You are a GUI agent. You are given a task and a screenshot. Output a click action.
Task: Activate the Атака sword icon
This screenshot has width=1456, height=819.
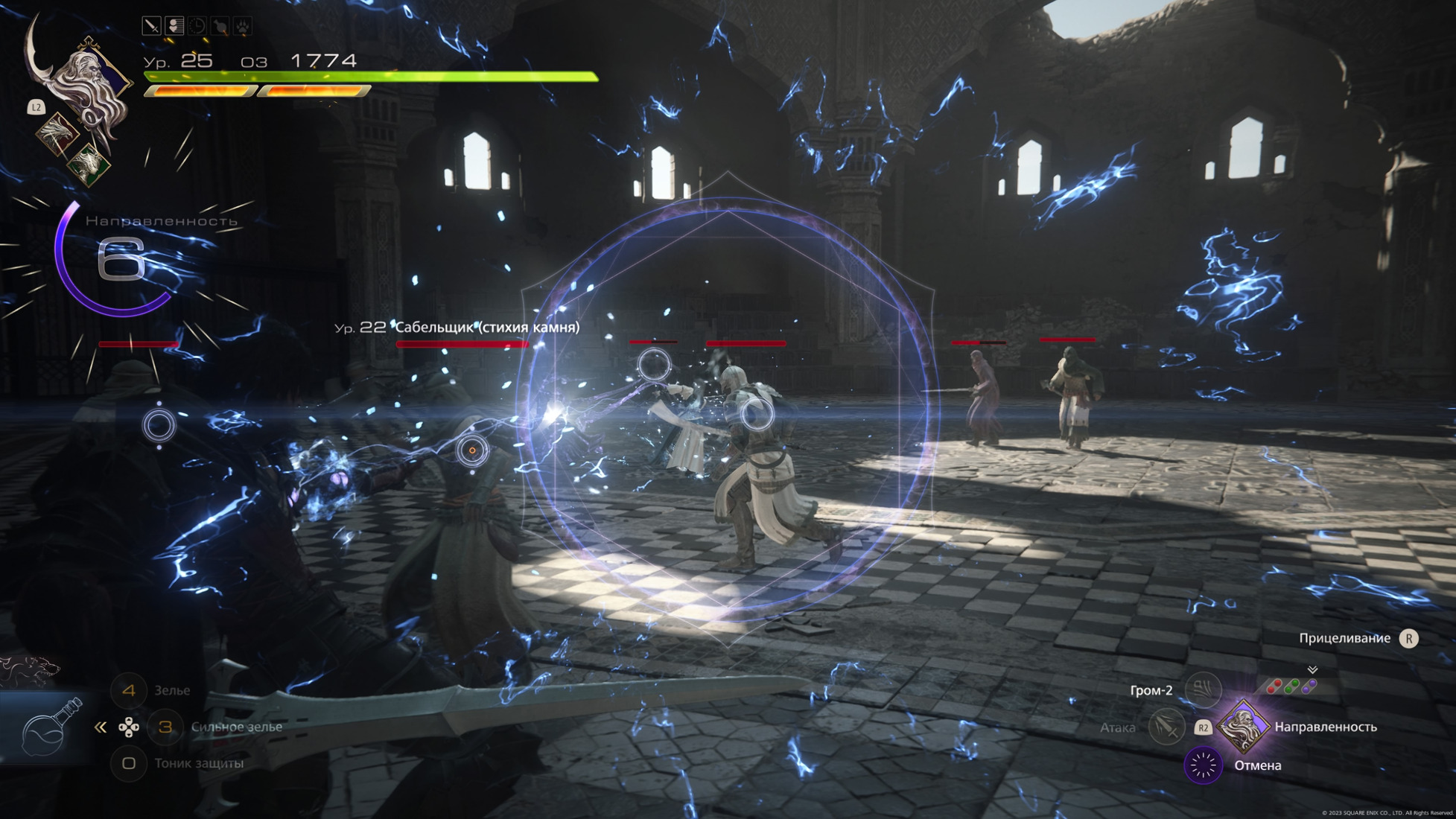click(x=1166, y=727)
